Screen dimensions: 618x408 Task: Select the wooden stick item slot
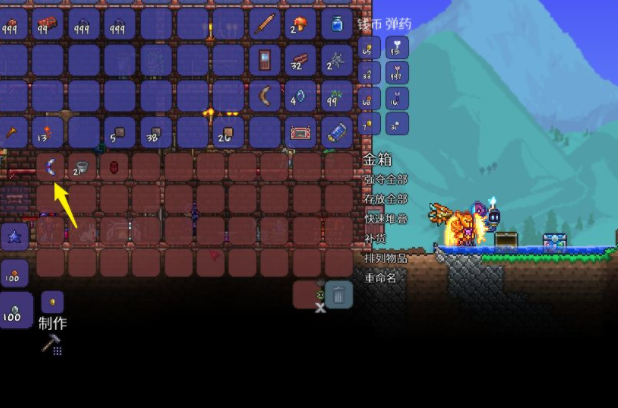(x=265, y=23)
